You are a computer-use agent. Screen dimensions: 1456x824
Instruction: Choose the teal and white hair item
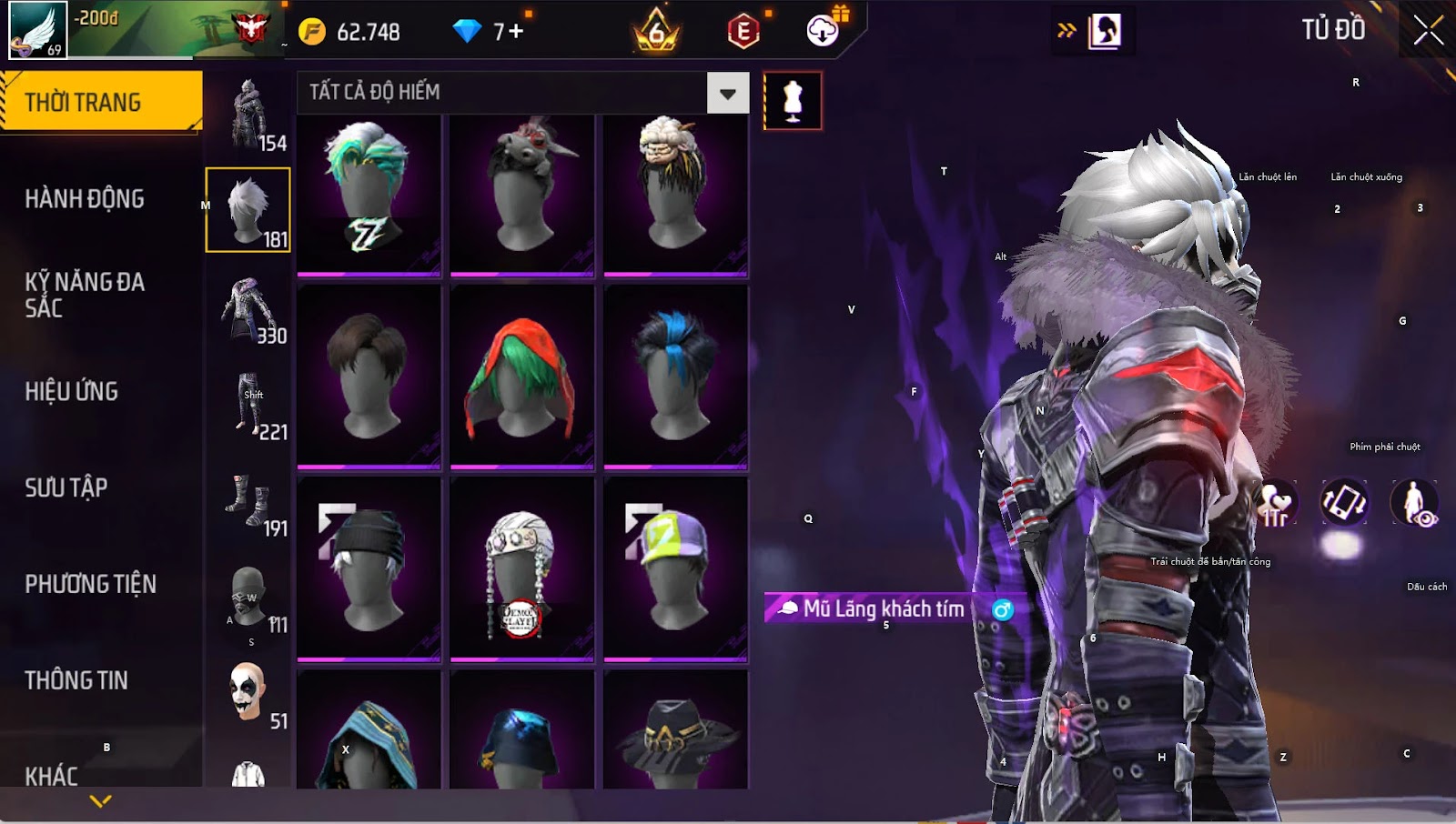coord(369,195)
